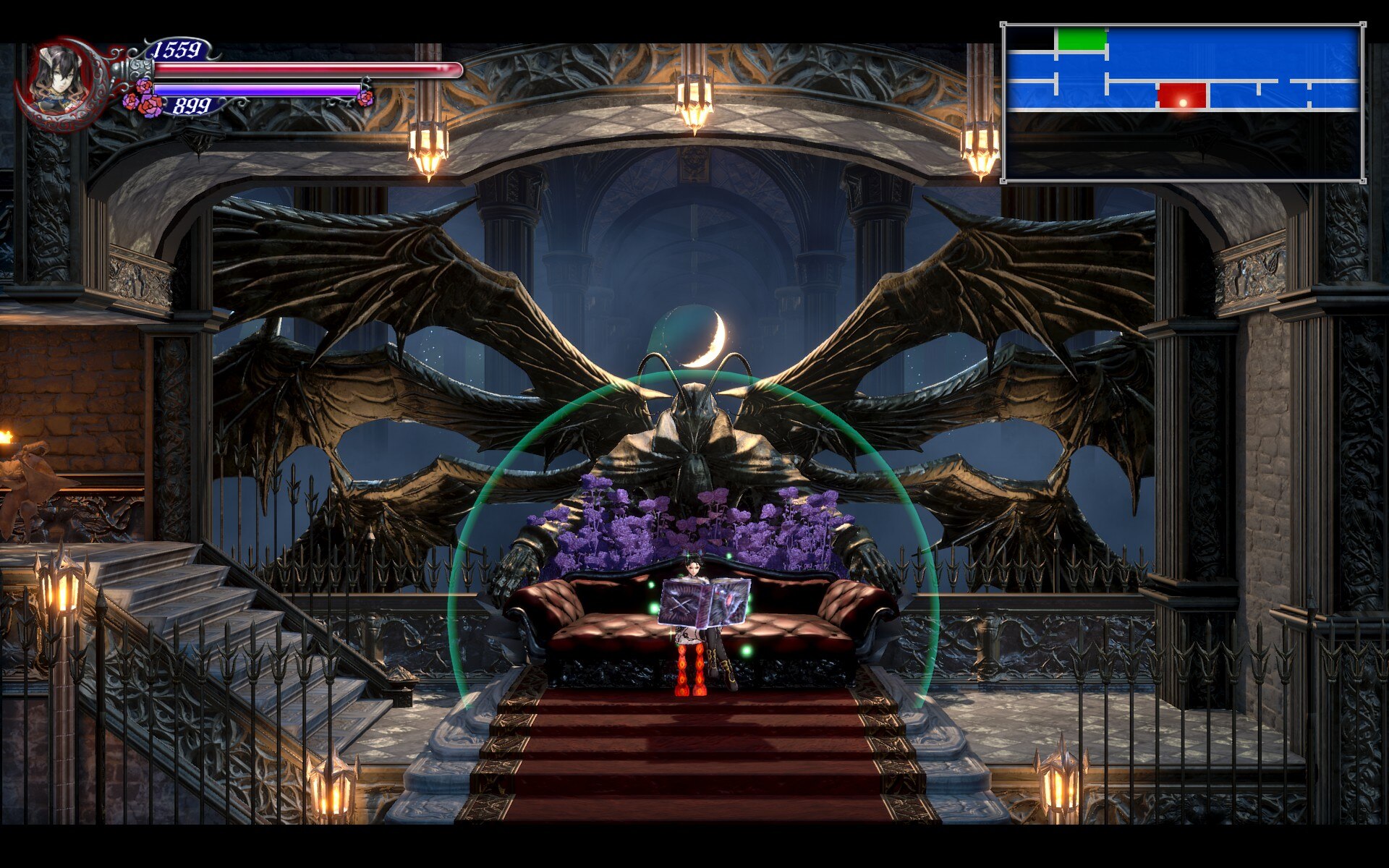
Task: Select the MP value showing 899
Action: coord(193,105)
